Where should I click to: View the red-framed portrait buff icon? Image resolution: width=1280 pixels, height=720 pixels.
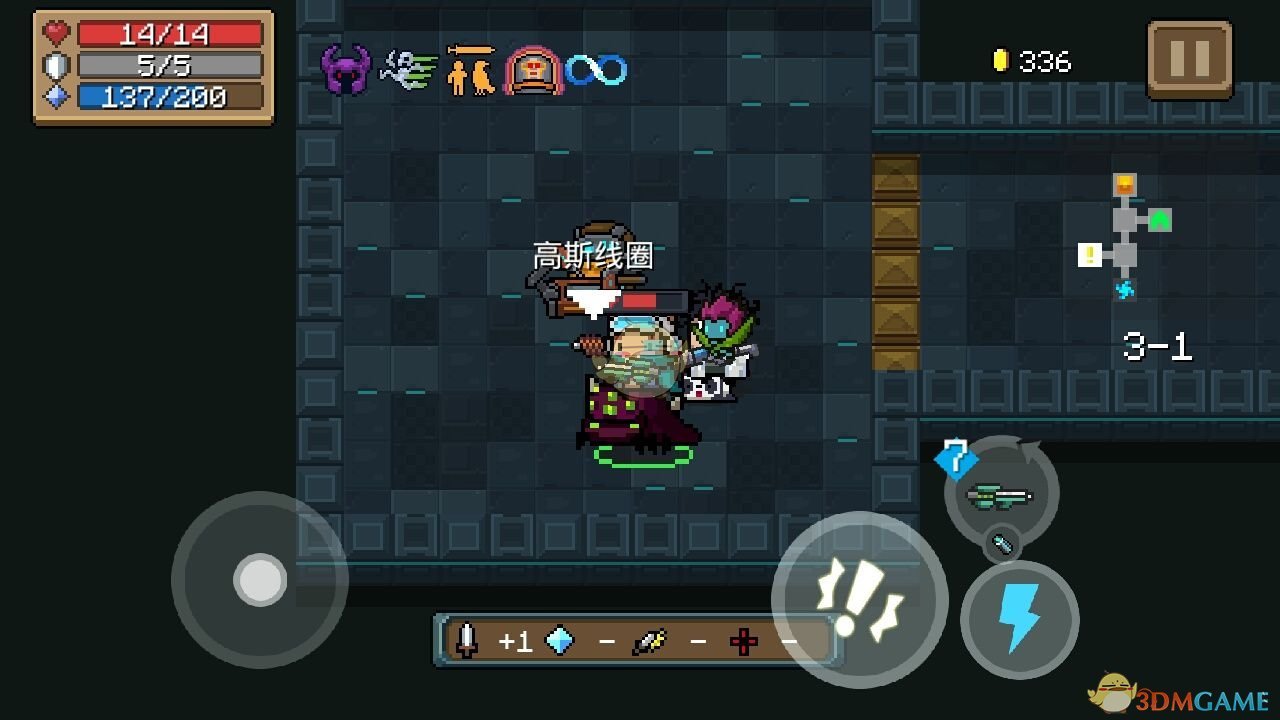(533, 70)
